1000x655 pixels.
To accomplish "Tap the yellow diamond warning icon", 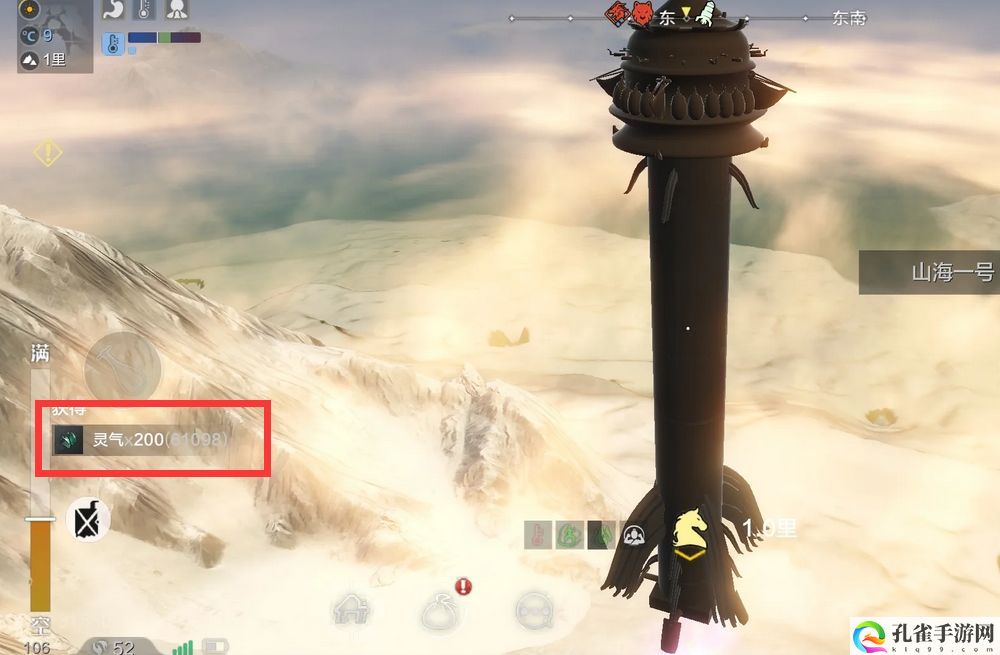I will (47, 153).
